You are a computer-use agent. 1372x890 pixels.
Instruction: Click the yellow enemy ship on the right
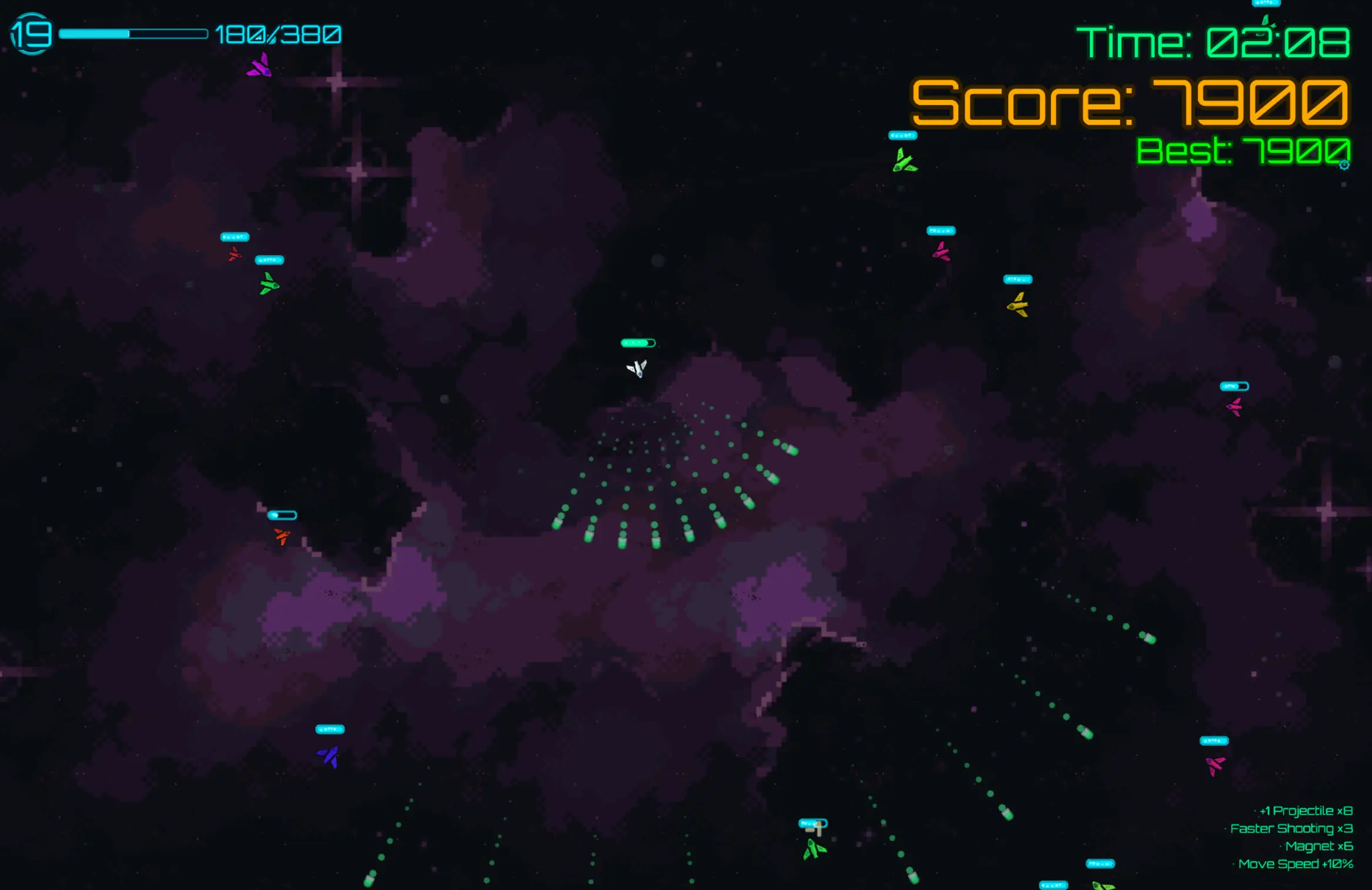pos(1019,306)
